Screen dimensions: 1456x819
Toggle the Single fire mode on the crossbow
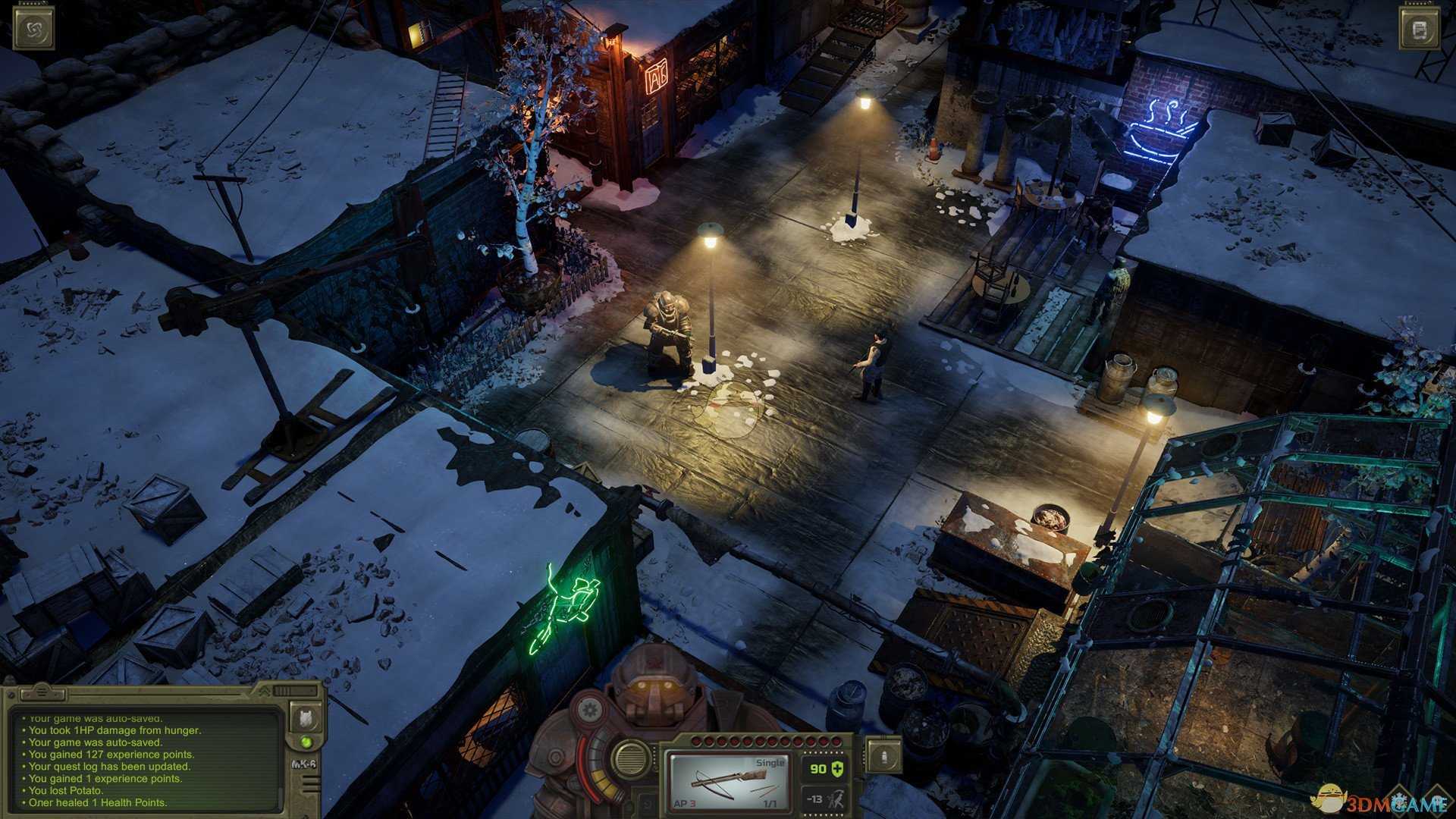pos(770,763)
